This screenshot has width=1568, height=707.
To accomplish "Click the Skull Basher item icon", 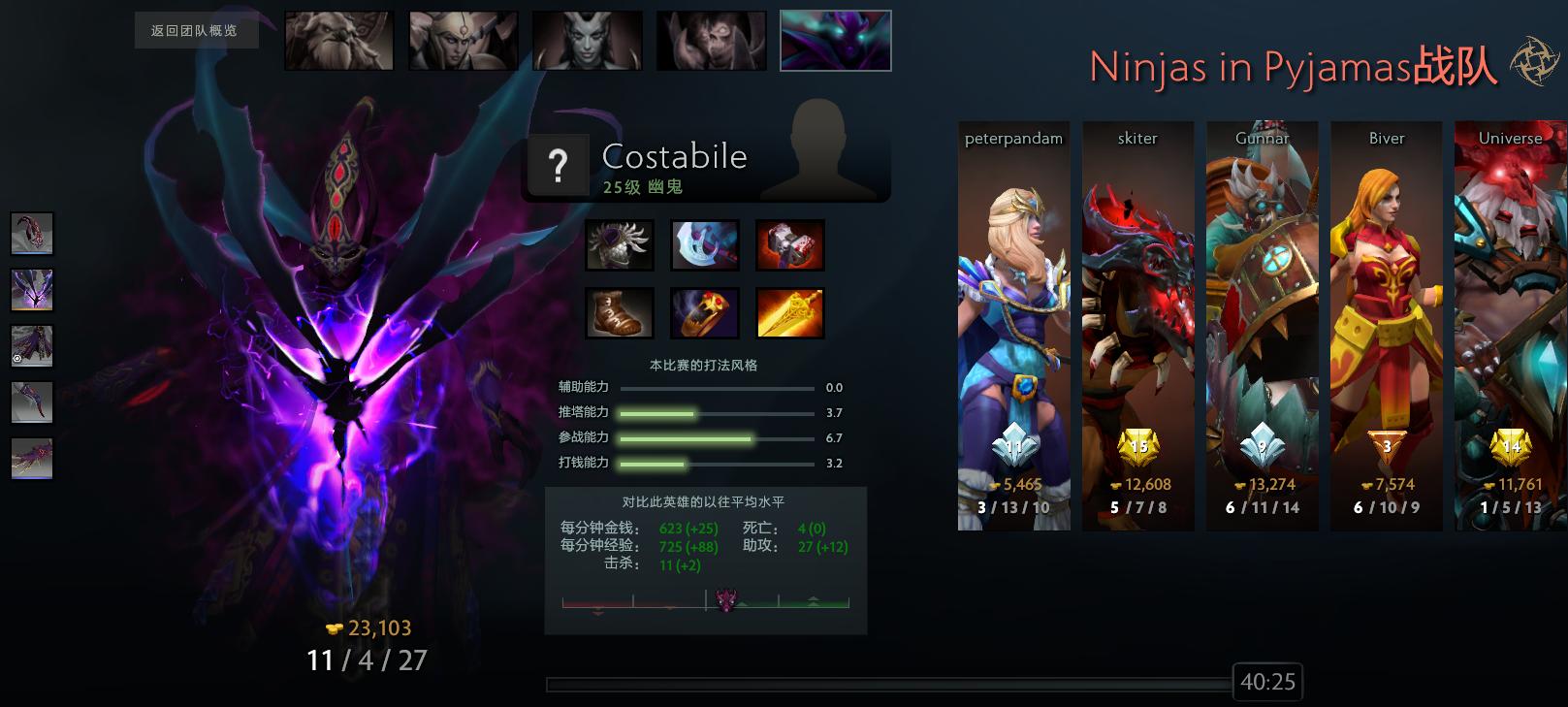I will [790, 245].
